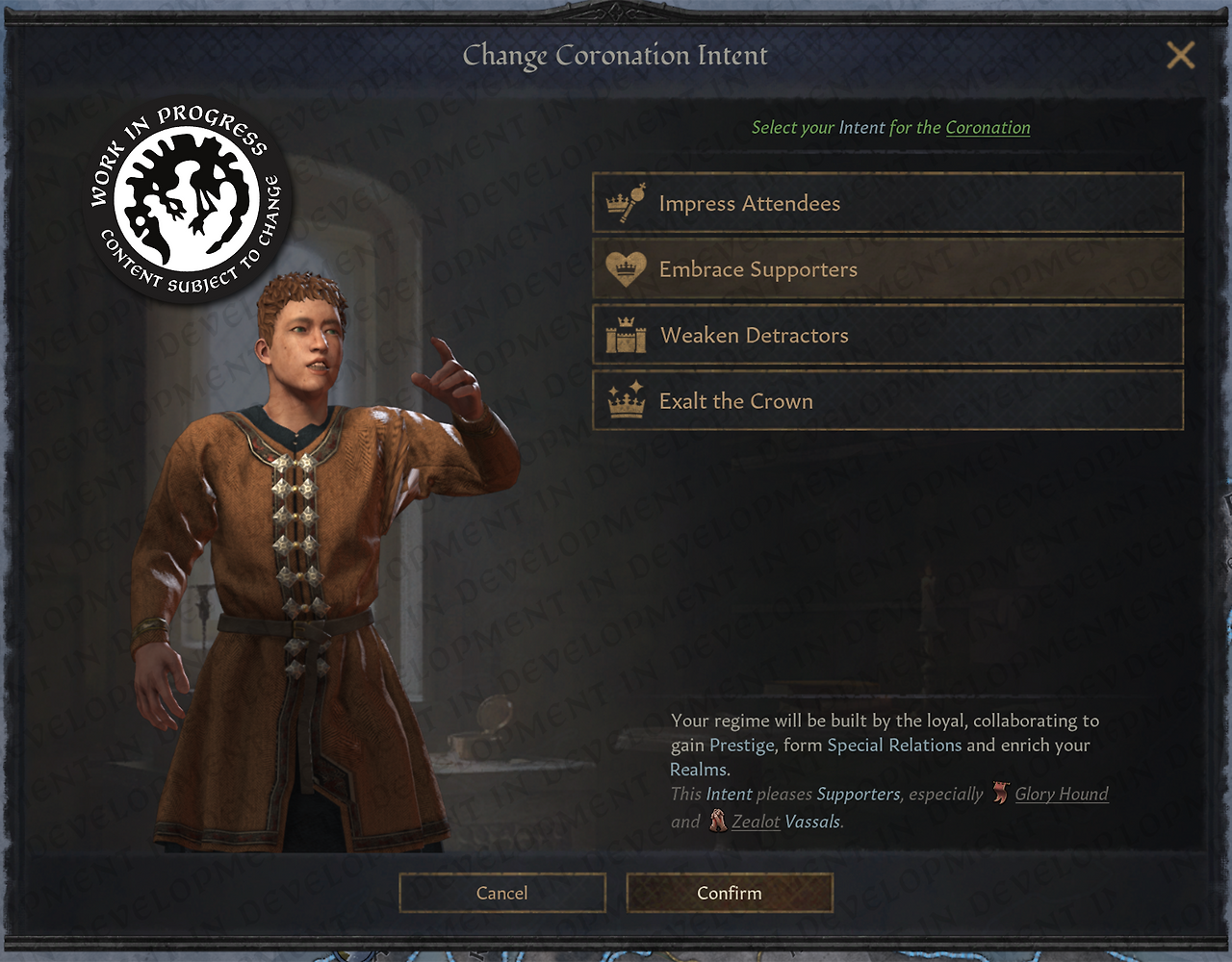Viewport: 1232px width, 962px height.
Task: Open the Zealot vassal stance link
Action: coord(756,822)
